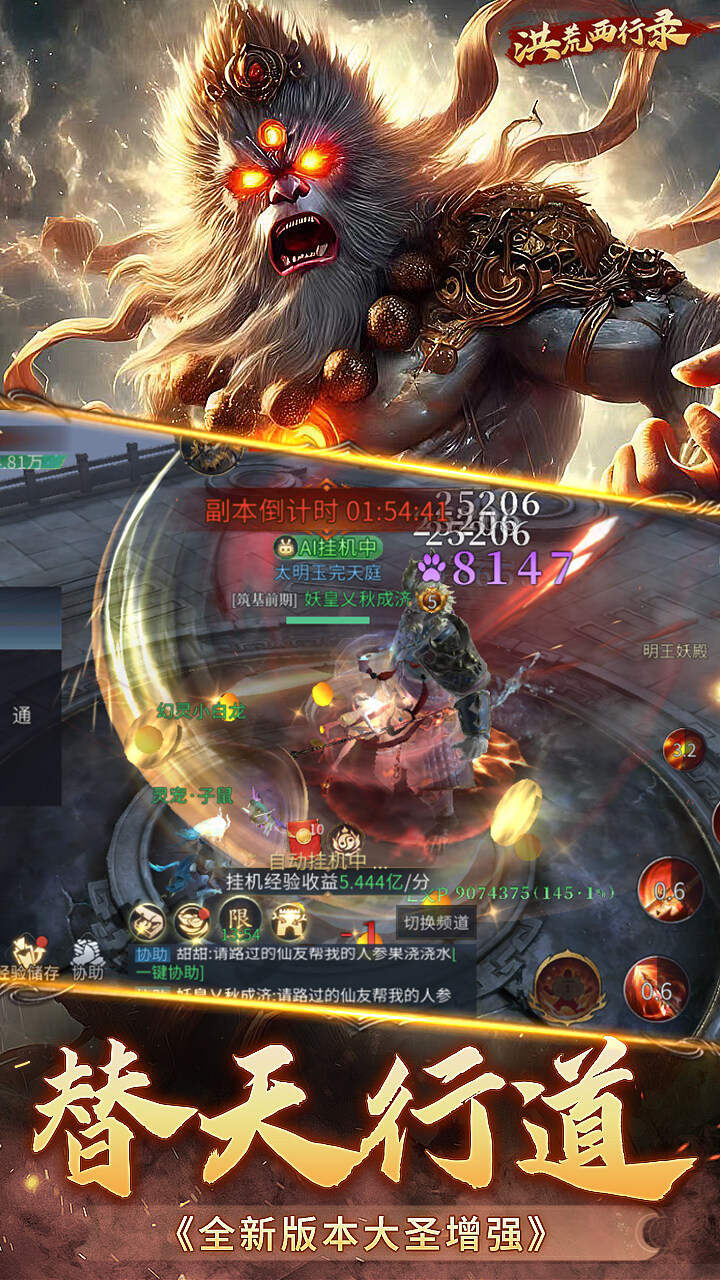Click the 切换频道 switch channel button
This screenshot has height=1280, width=720.
[x=436, y=921]
